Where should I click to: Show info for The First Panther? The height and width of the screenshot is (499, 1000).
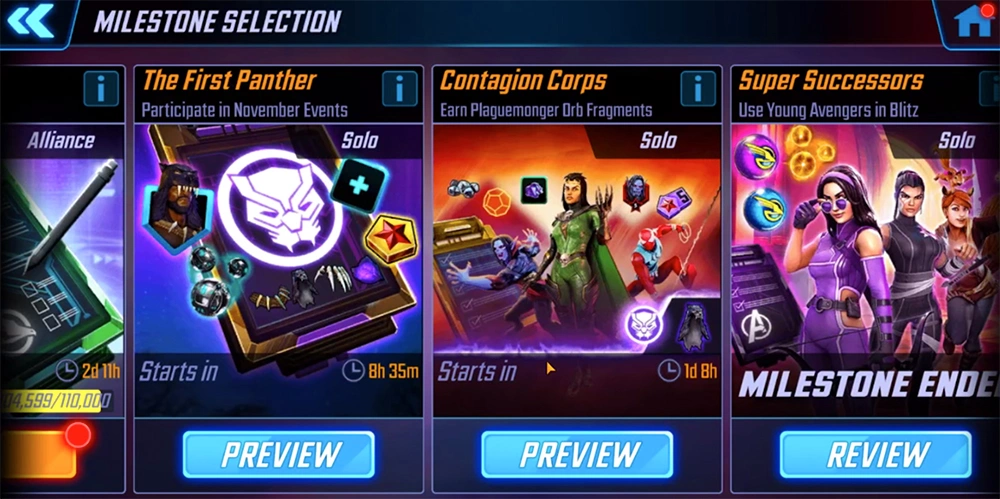coord(399,88)
